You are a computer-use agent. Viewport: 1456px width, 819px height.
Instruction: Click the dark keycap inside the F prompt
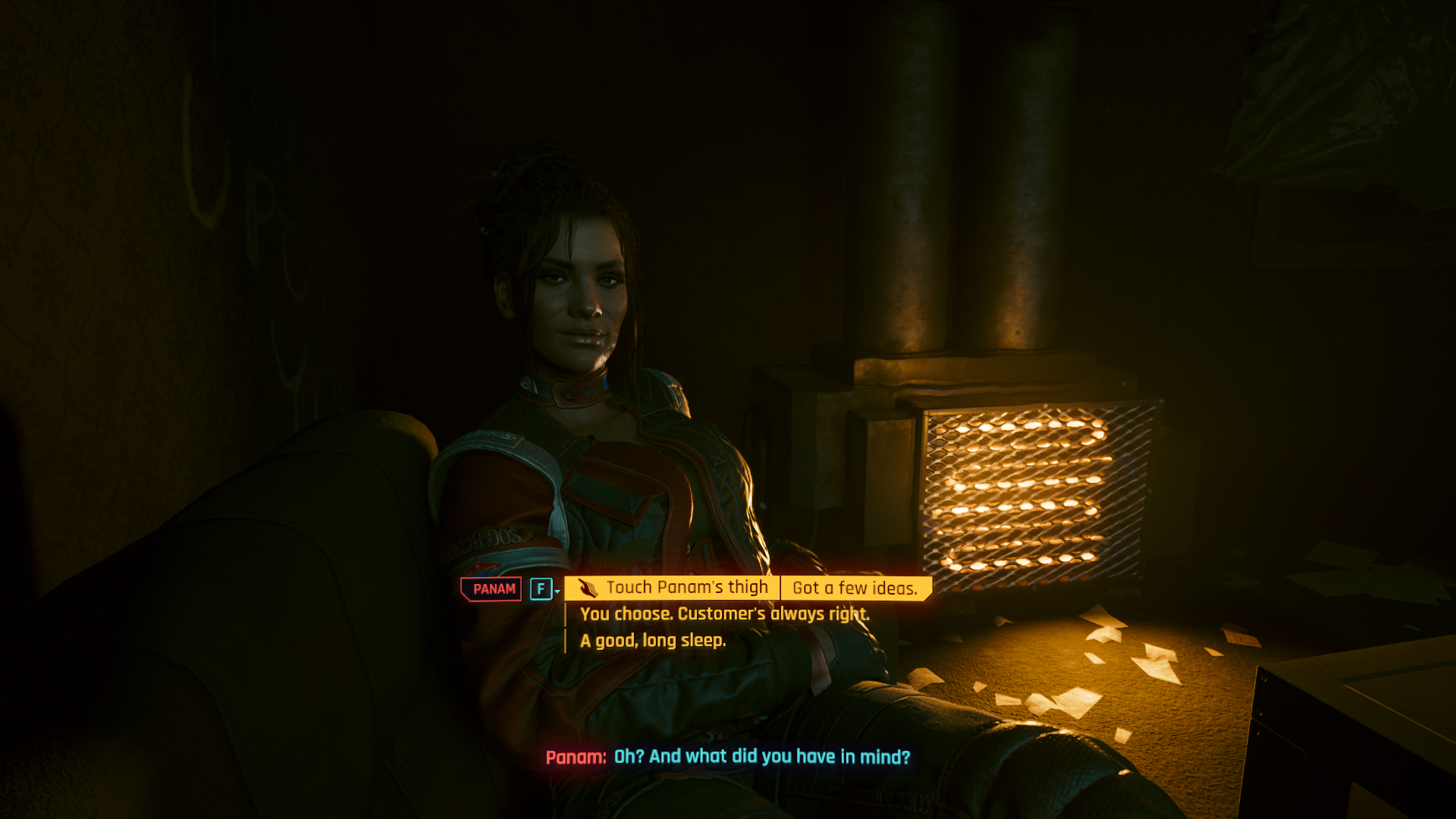[x=540, y=588]
